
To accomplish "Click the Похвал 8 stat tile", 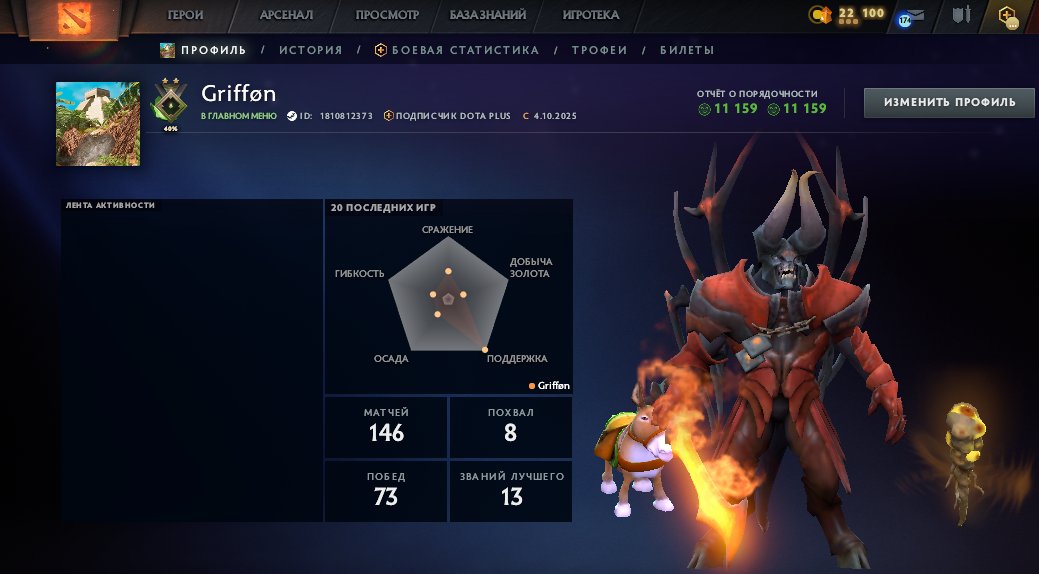I will point(511,425).
